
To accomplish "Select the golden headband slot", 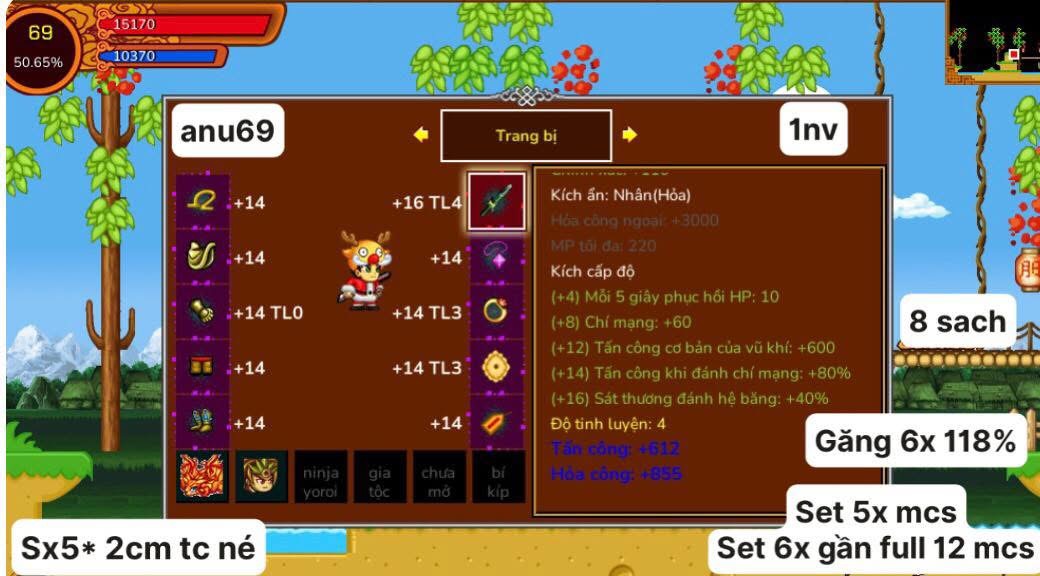I will click(x=203, y=202).
